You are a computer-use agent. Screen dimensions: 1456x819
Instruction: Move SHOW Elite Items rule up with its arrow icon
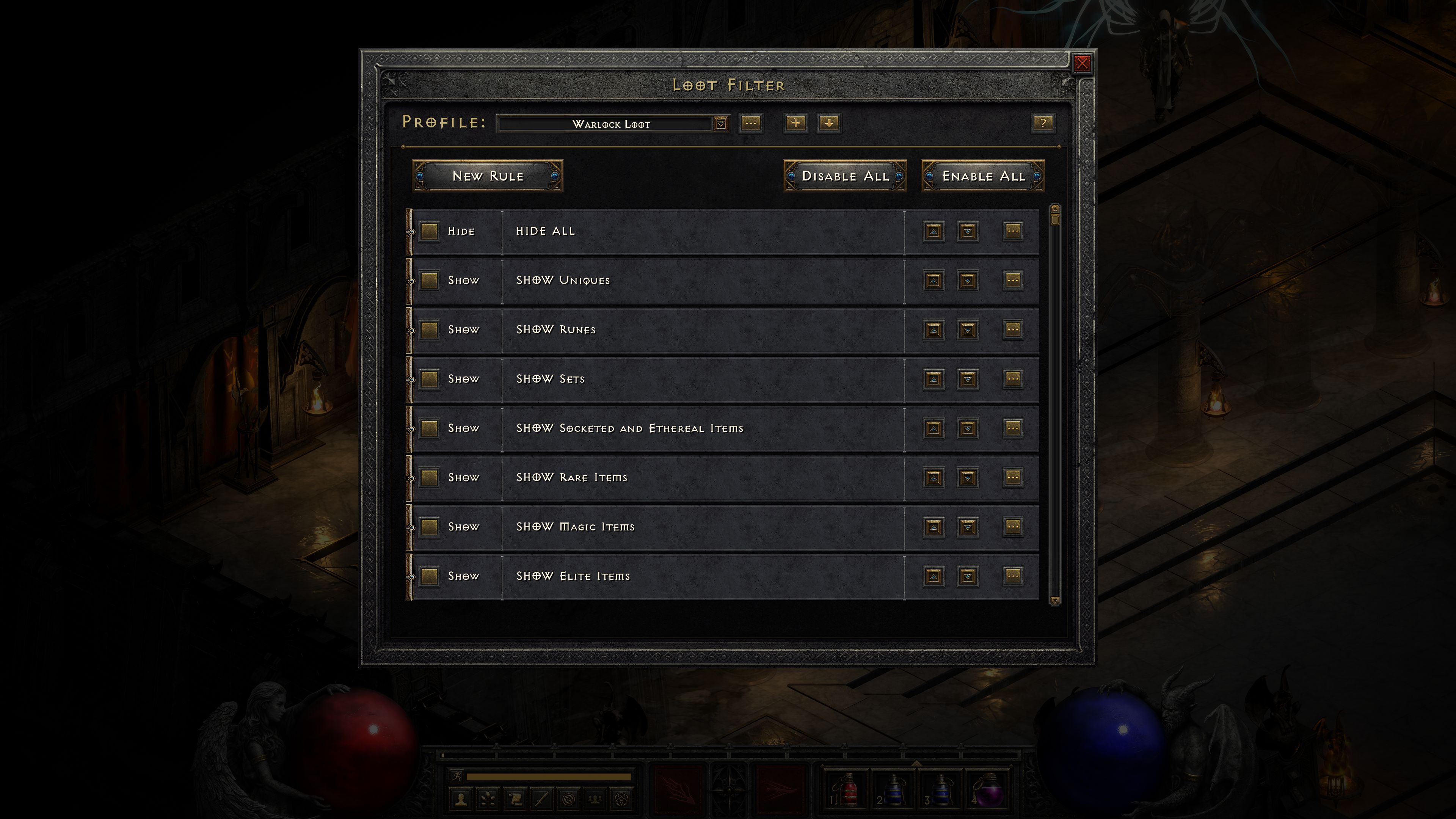point(933,576)
